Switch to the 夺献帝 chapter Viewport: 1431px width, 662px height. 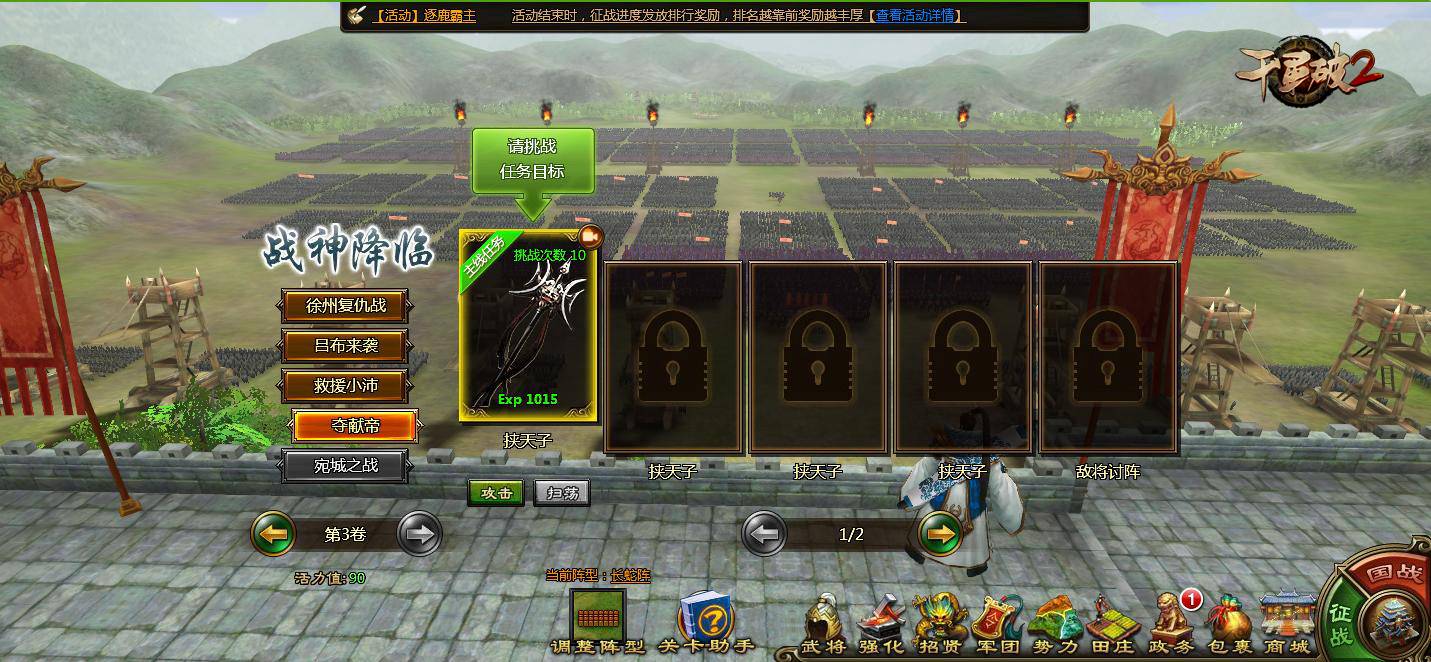tap(355, 426)
